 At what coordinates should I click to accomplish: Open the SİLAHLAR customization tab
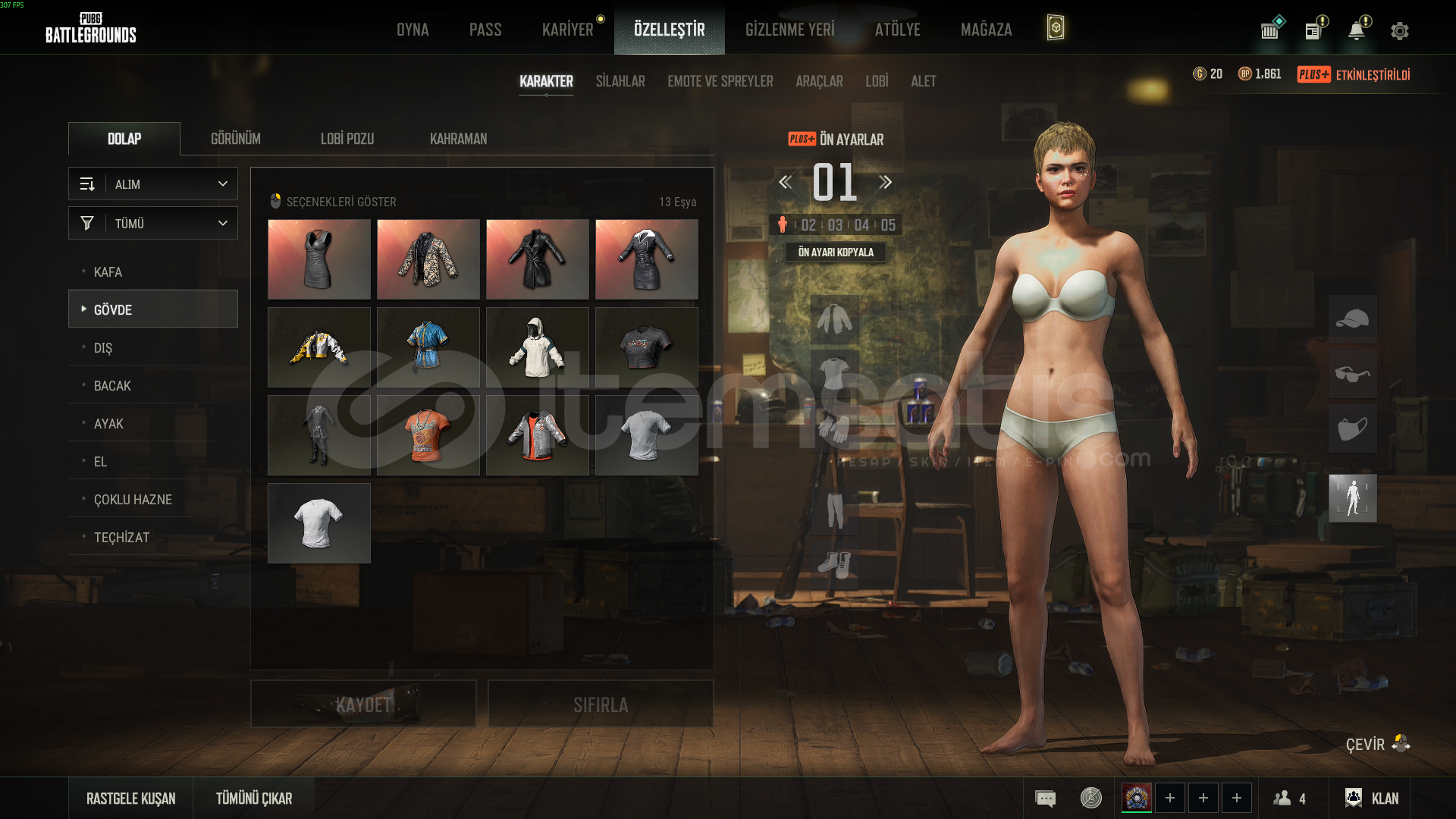click(620, 81)
